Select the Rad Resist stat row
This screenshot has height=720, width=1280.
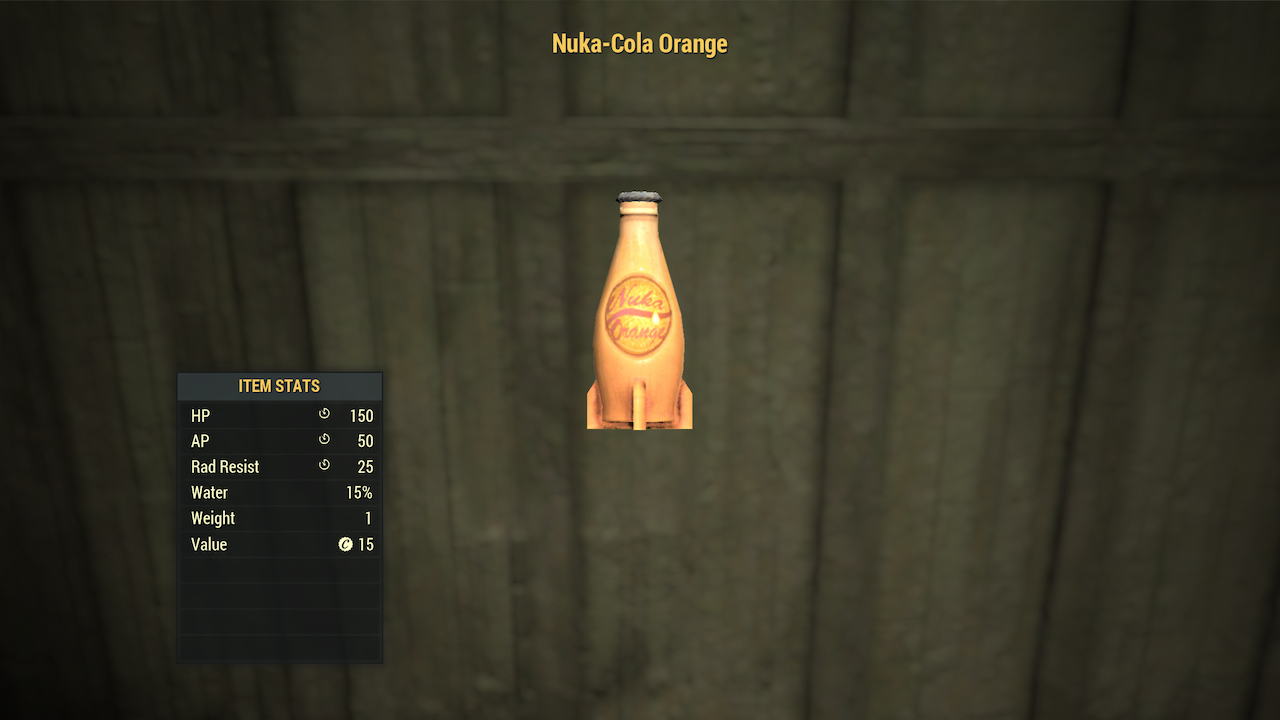280,466
